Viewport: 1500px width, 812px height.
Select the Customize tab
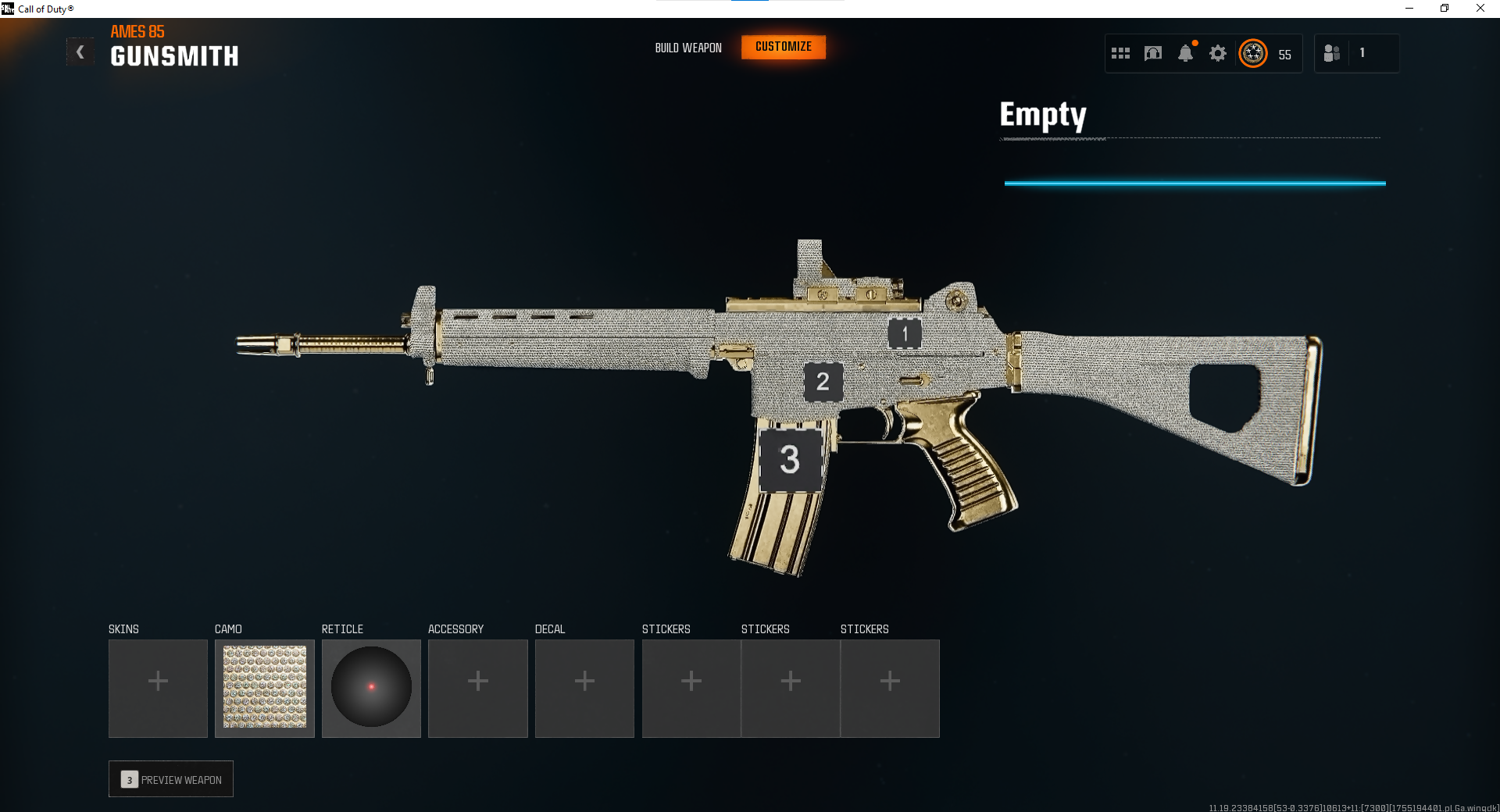click(784, 47)
